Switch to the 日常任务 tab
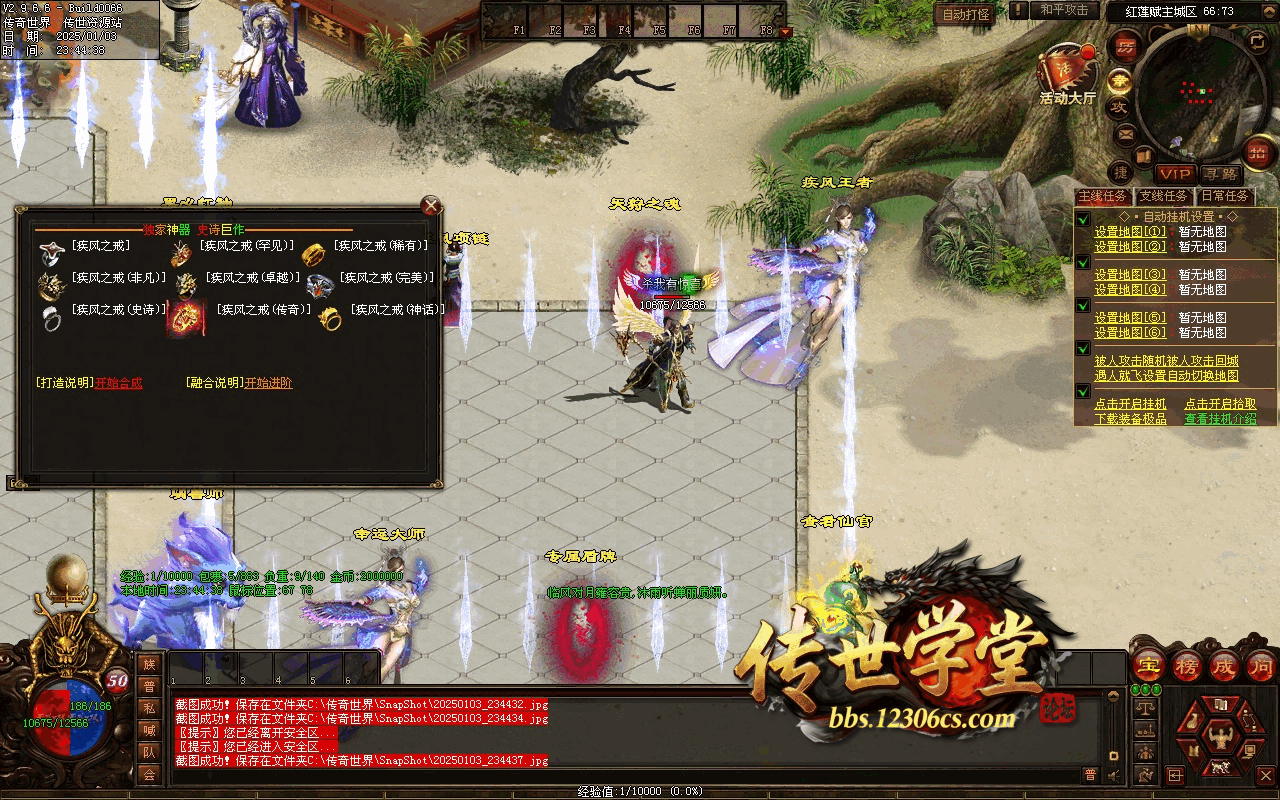This screenshot has width=1280, height=800. [x=1225, y=196]
